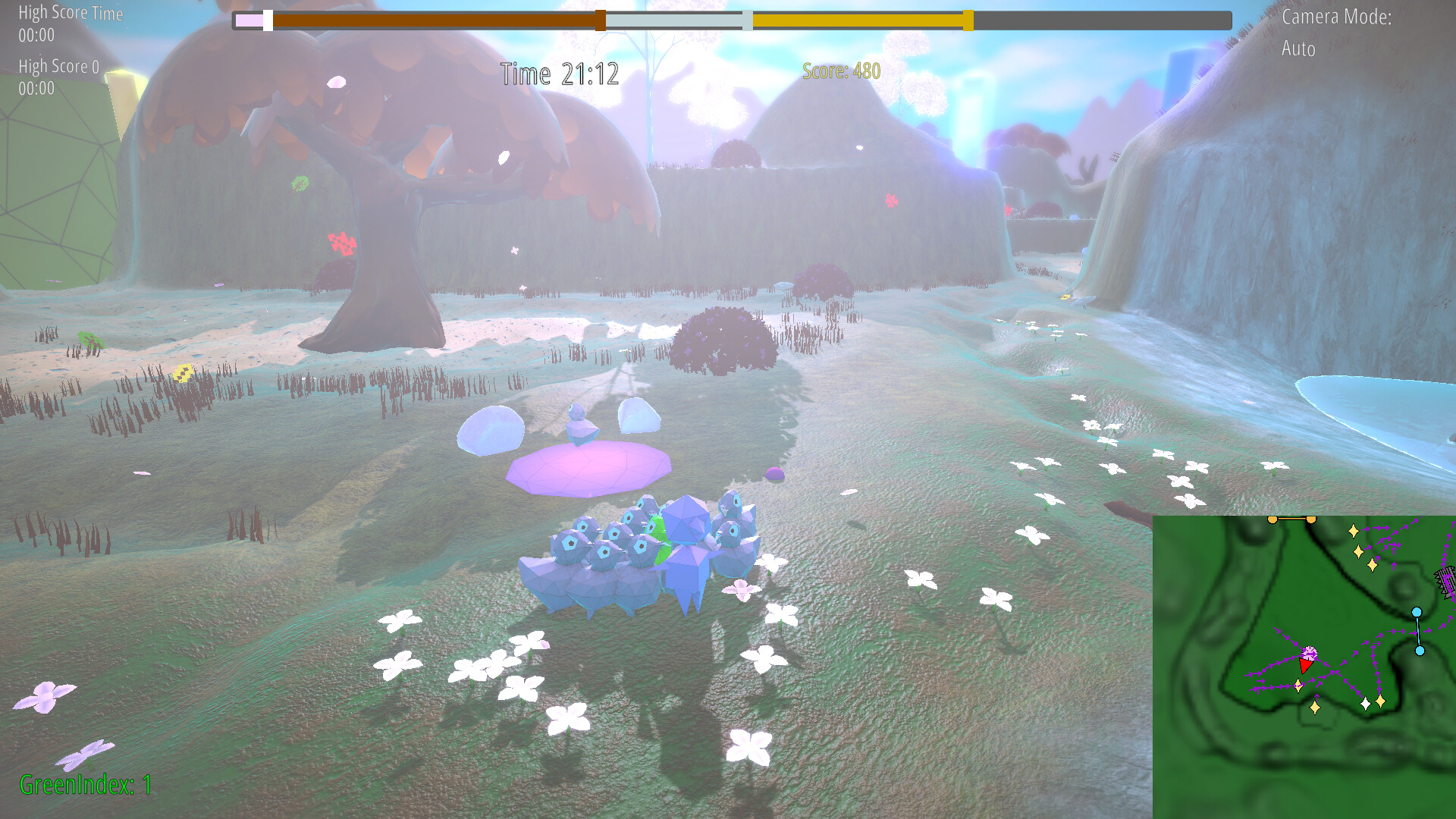Click the Time 21:12 display
This screenshot has width=1456, height=819.
[559, 74]
